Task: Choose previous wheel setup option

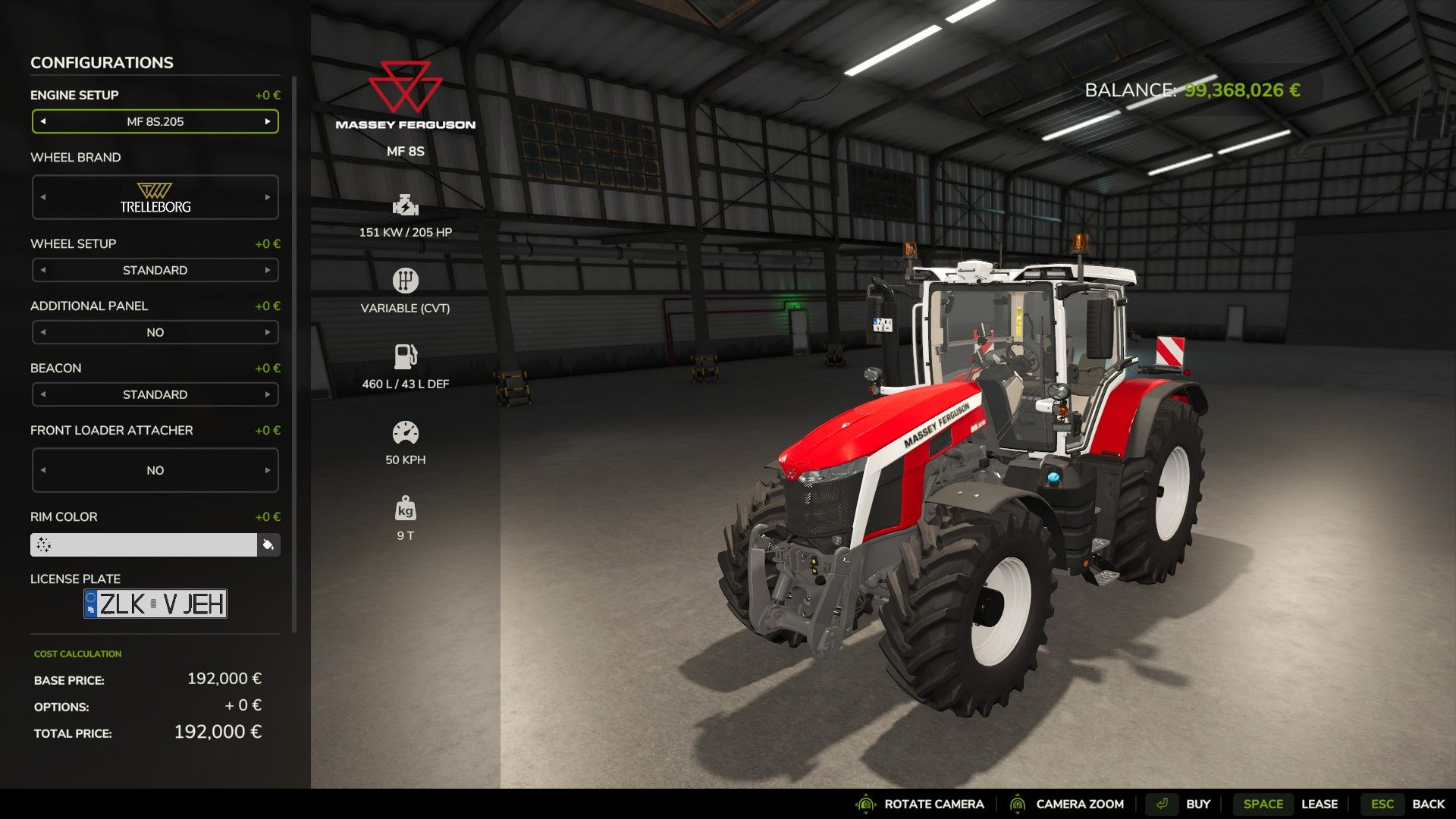Action: tap(43, 270)
